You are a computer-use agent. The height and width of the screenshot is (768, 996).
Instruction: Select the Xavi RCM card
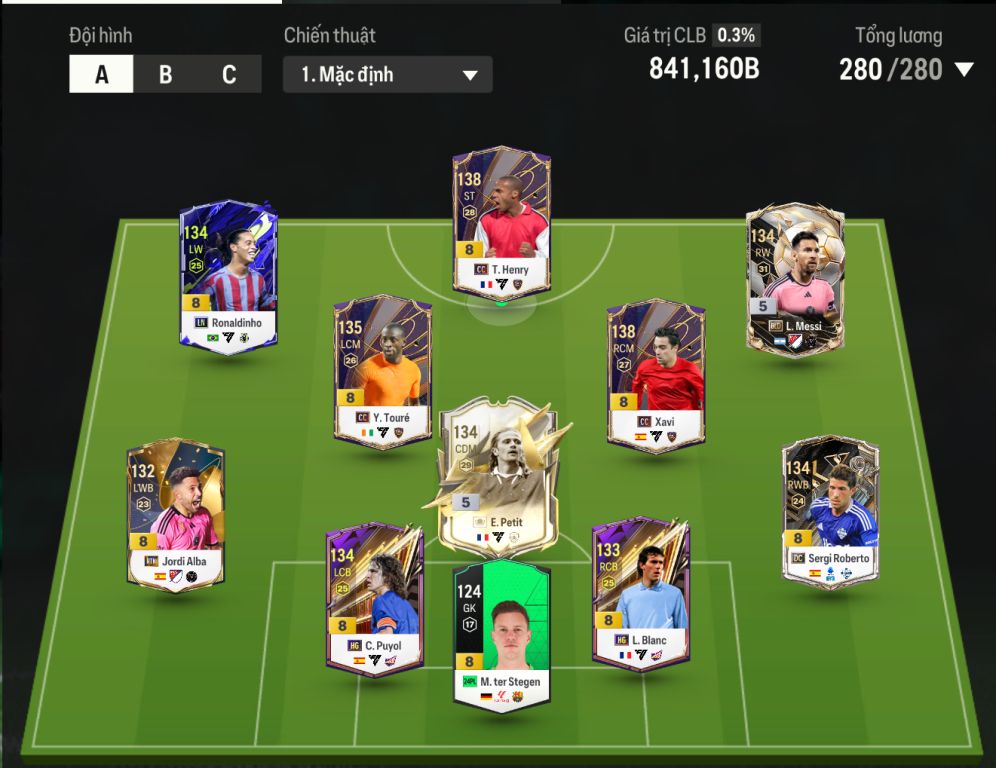pyautogui.click(x=655, y=374)
